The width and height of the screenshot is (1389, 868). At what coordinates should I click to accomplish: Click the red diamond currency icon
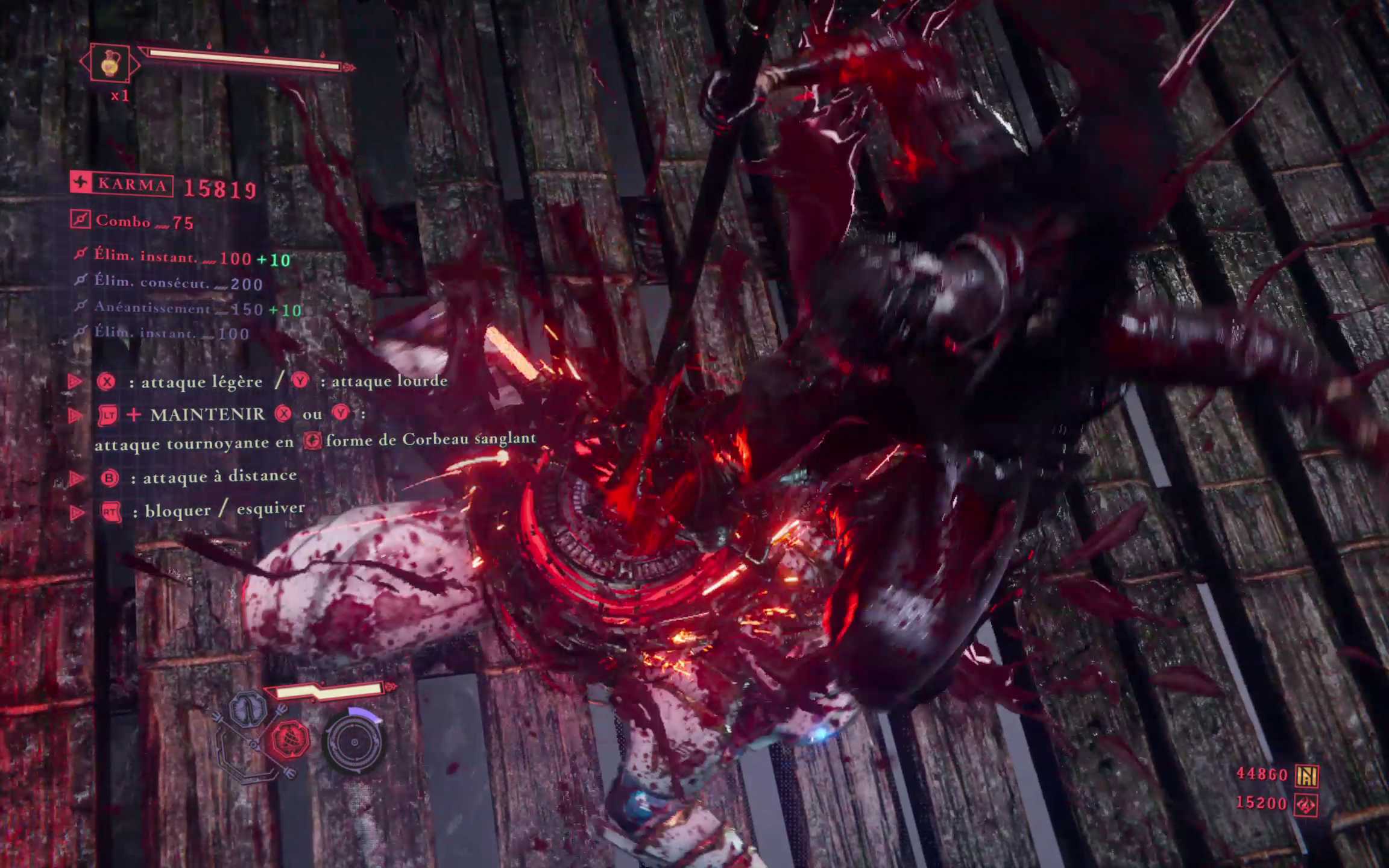1306,805
